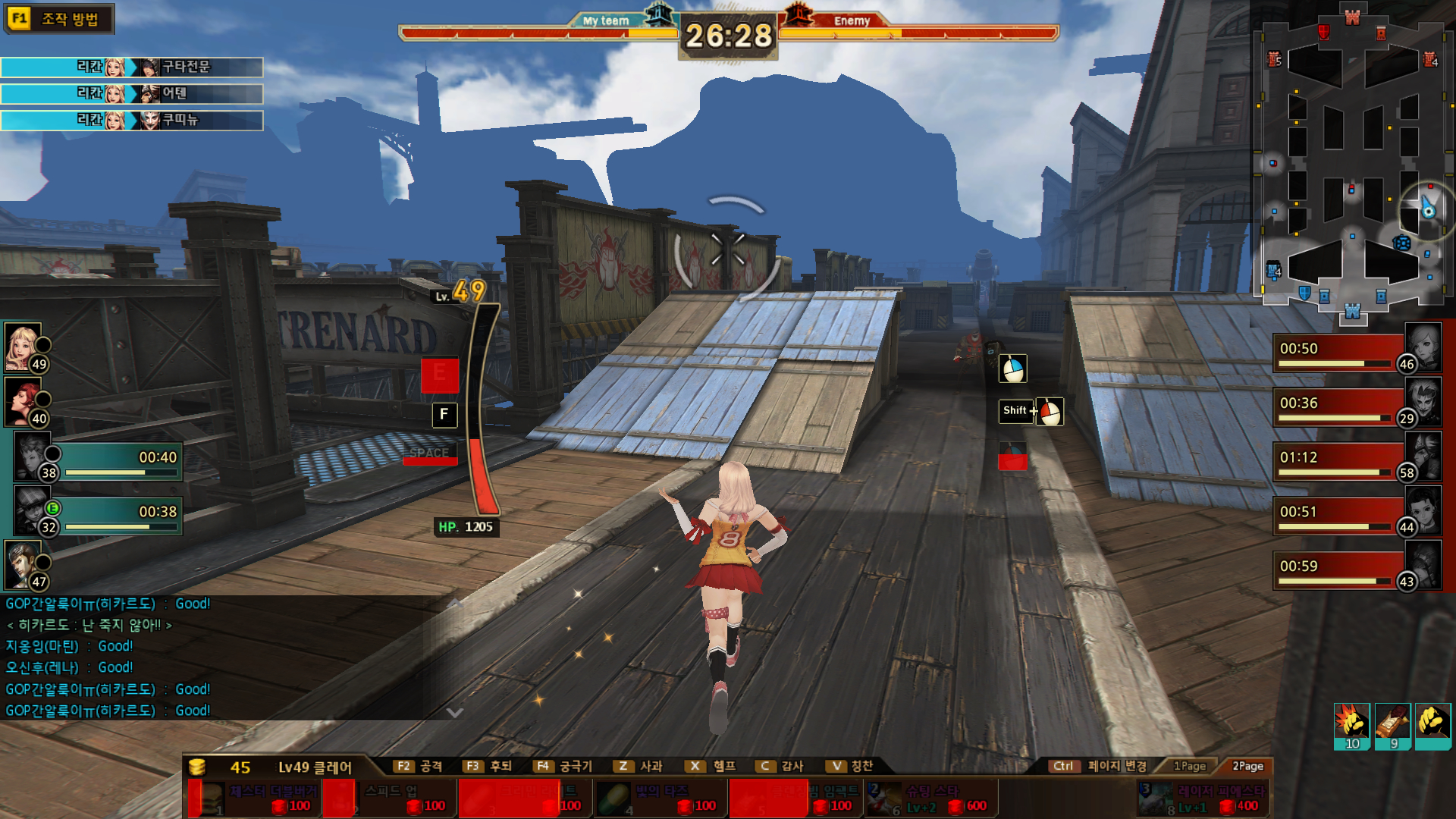Upgrade the 레이저 피에스타 Lv+1 item
This screenshot has height=819, width=1456.
pyautogui.click(x=1203, y=799)
